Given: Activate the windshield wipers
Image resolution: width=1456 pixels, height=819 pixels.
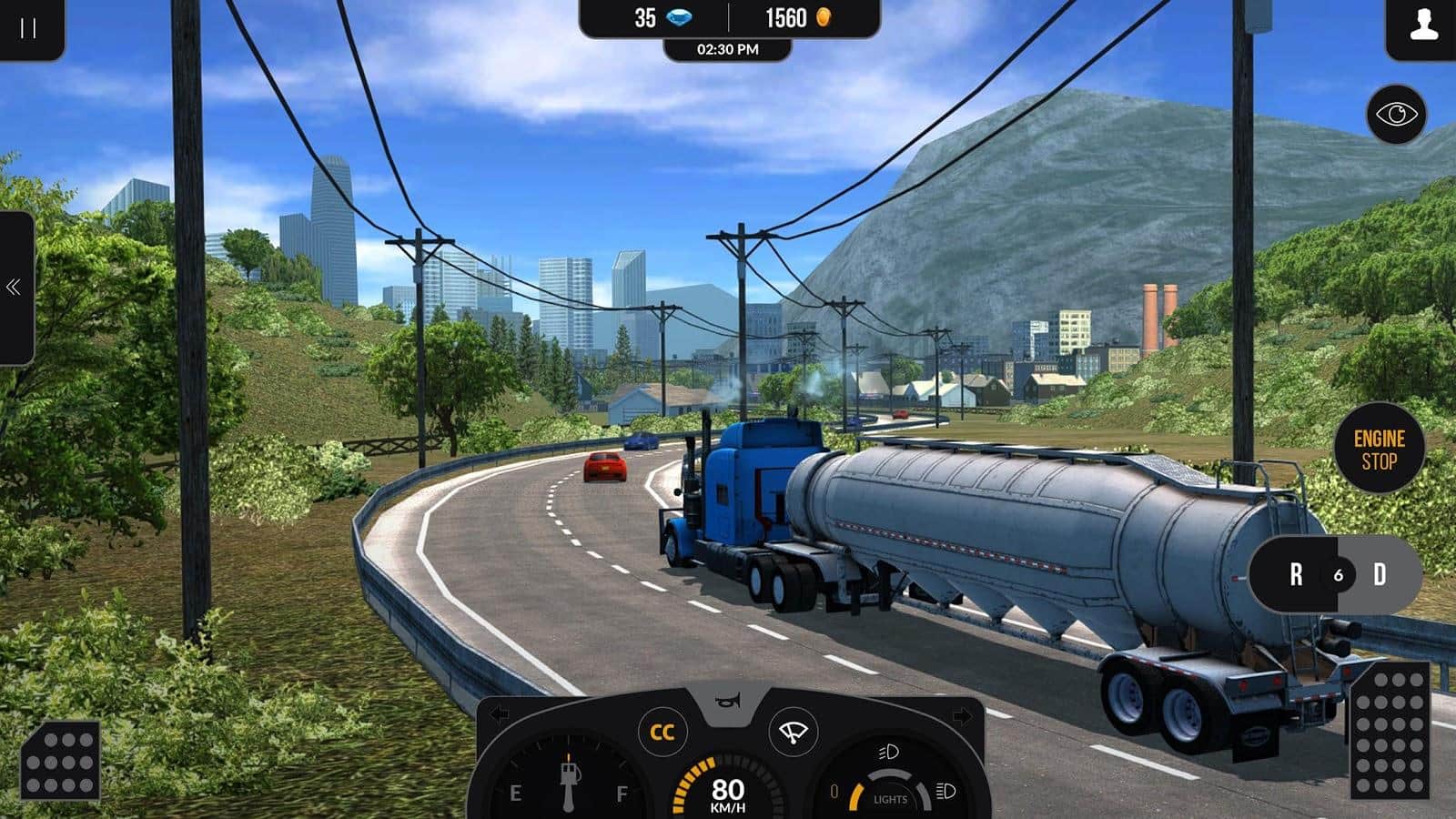Looking at the screenshot, I should coord(794,732).
